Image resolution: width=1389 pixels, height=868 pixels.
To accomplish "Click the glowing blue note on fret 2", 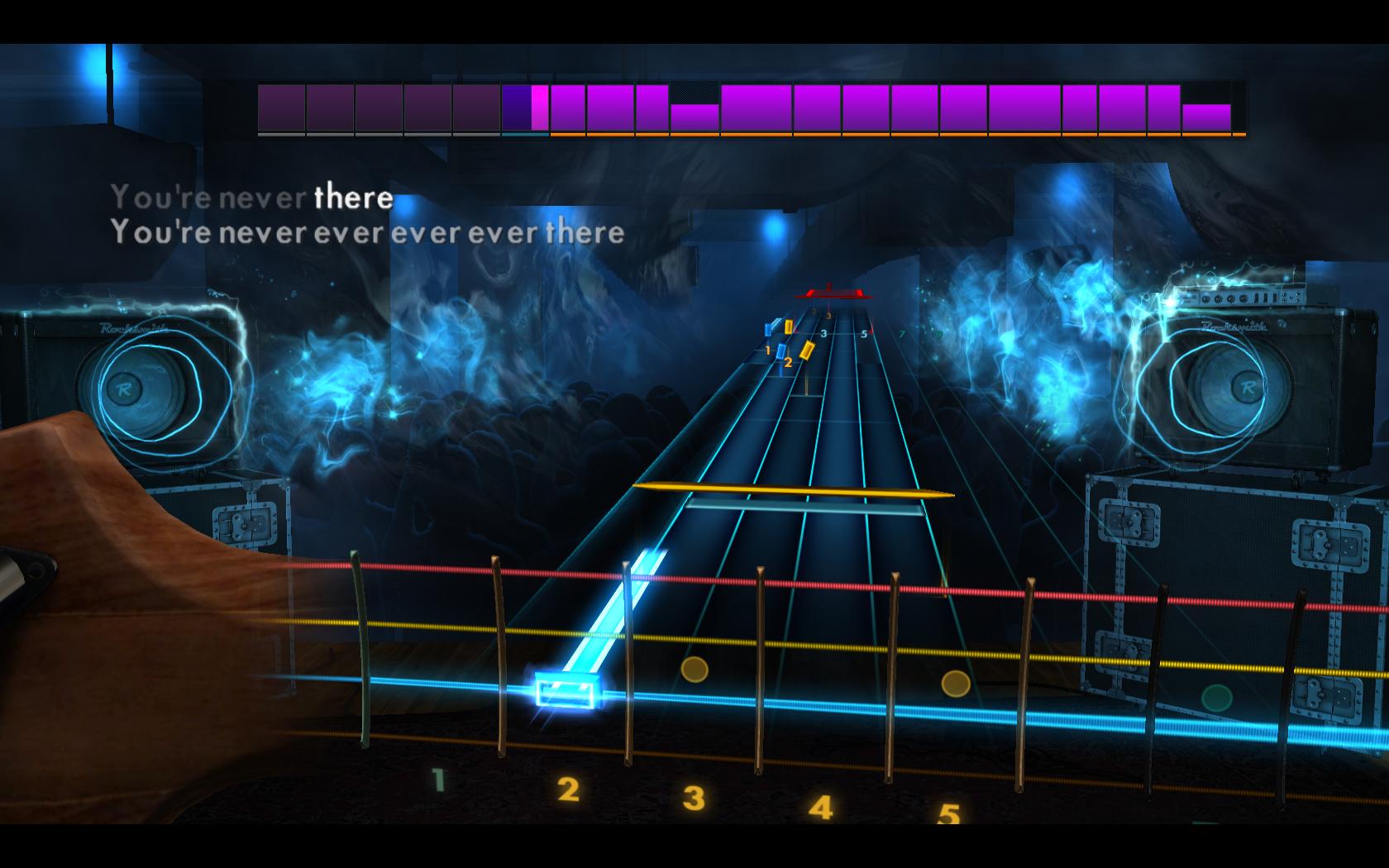I will pos(566,690).
